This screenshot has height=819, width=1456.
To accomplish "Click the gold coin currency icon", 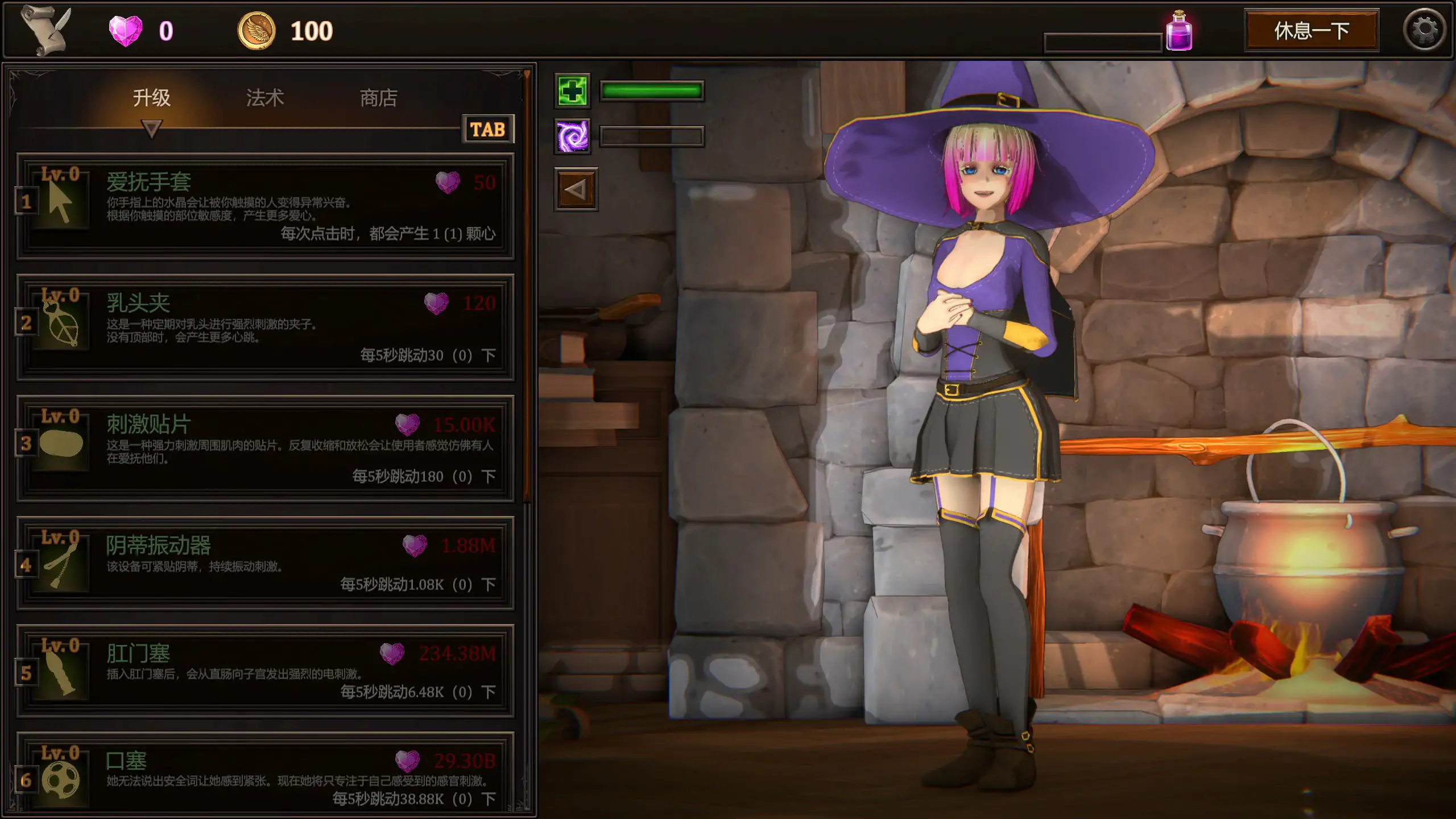I will click(x=257, y=30).
